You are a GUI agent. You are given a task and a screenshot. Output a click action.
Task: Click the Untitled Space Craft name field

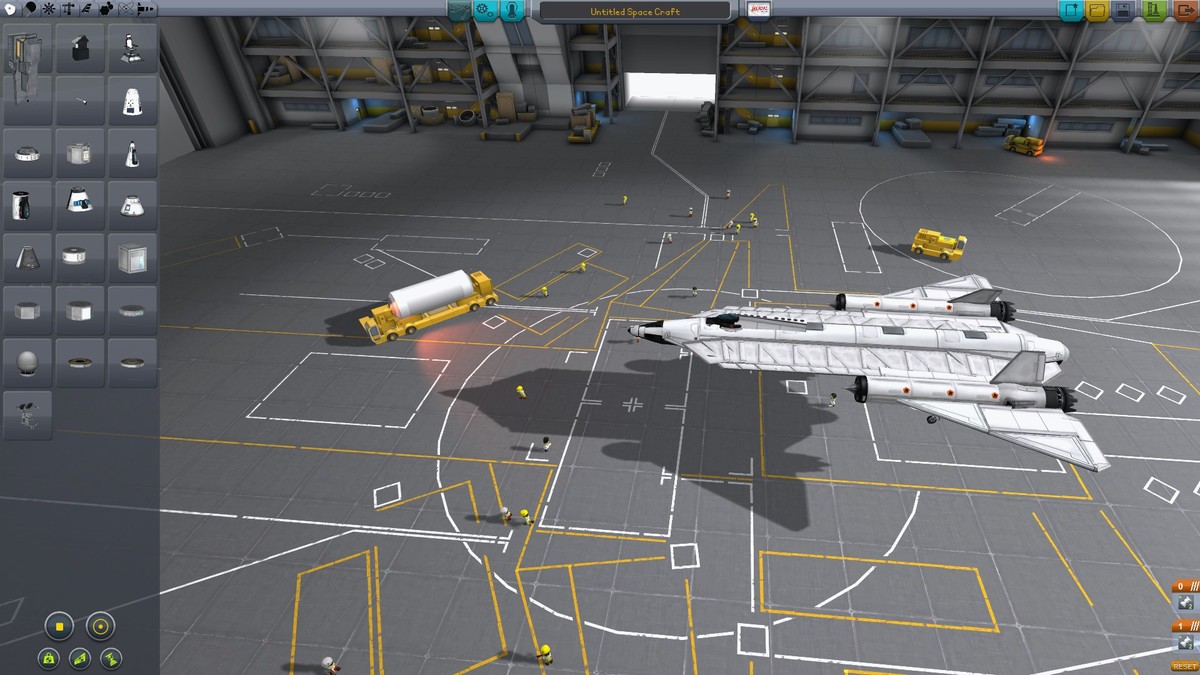635,11
